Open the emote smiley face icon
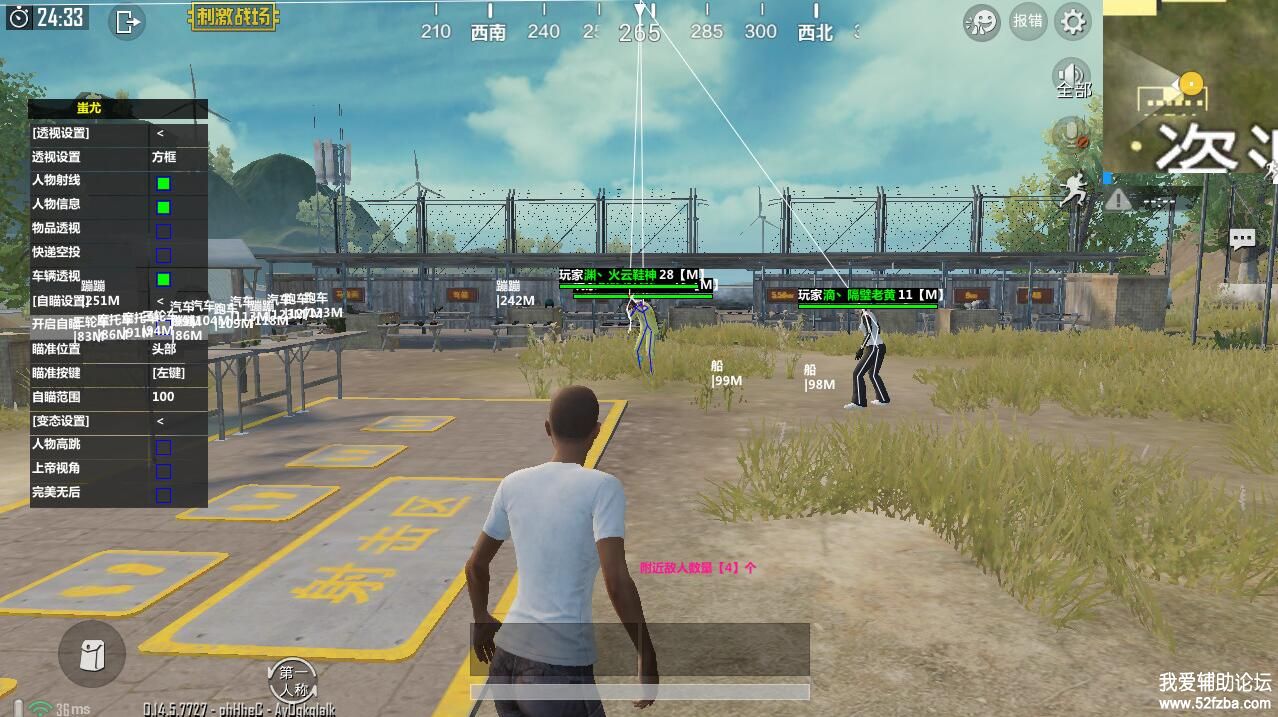1278x717 pixels. pyautogui.click(x=981, y=22)
